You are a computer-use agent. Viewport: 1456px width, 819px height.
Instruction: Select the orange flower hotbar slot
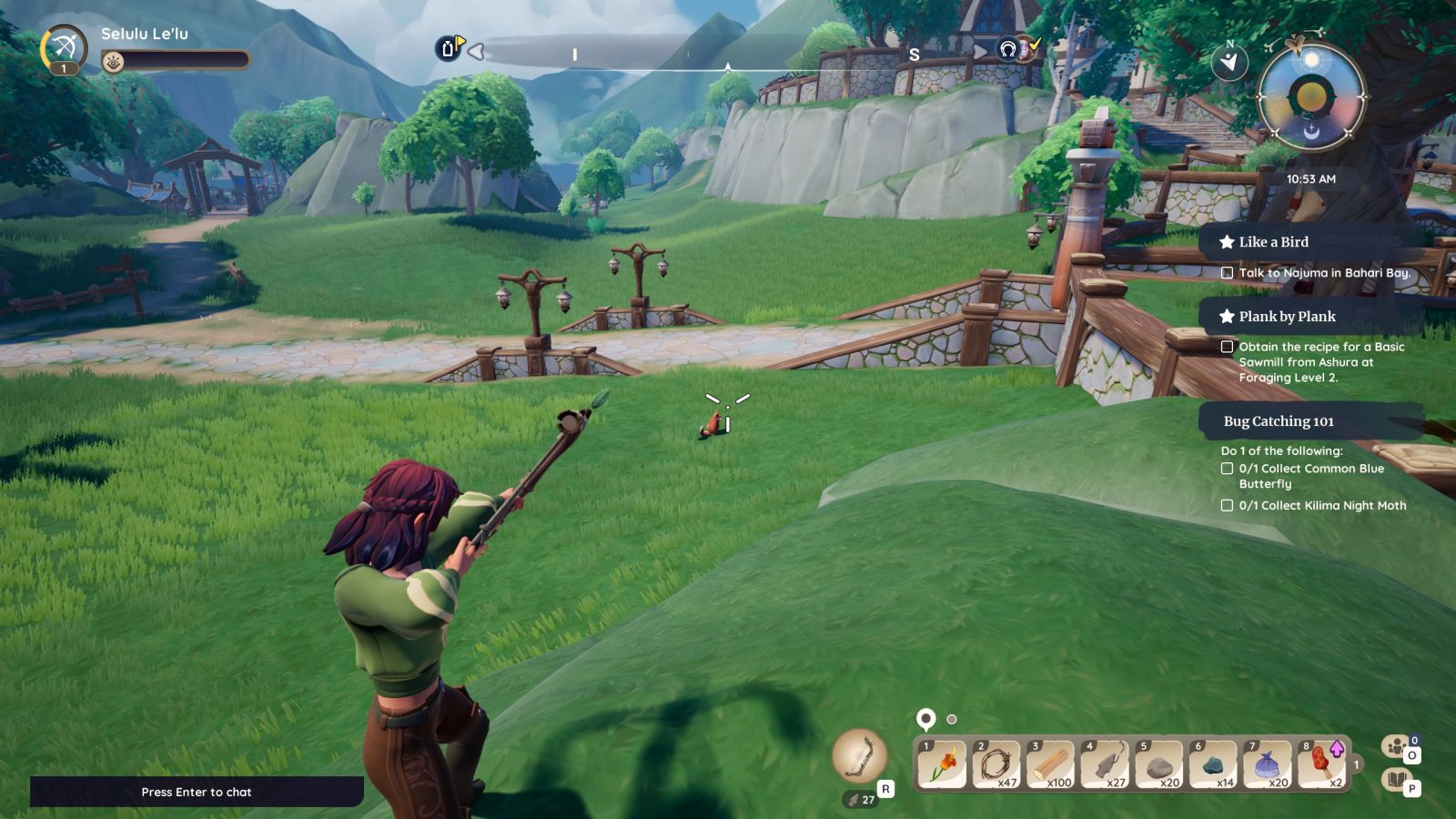[x=942, y=764]
